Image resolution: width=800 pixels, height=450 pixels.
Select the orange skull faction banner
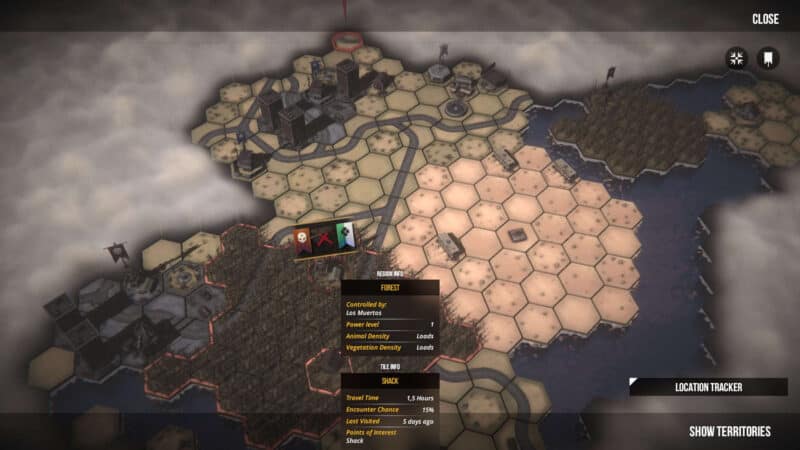[305, 240]
